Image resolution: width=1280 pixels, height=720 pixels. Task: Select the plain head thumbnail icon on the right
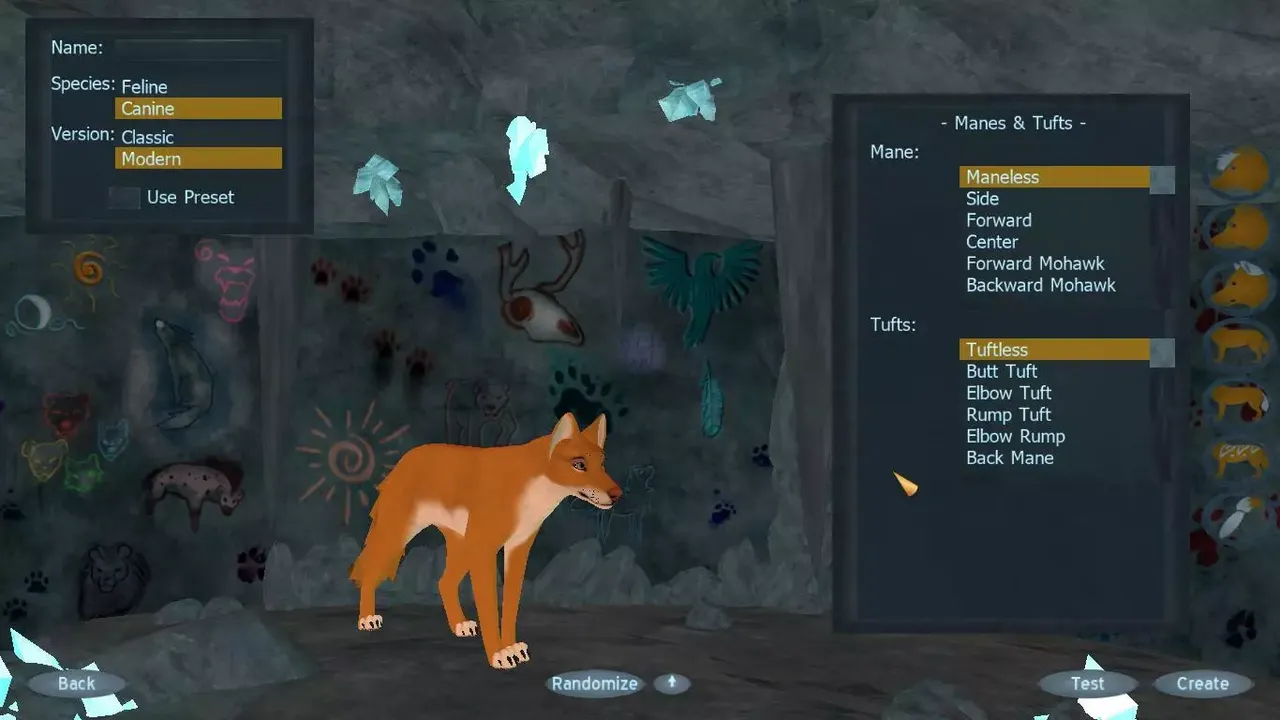click(x=1240, y=226)
